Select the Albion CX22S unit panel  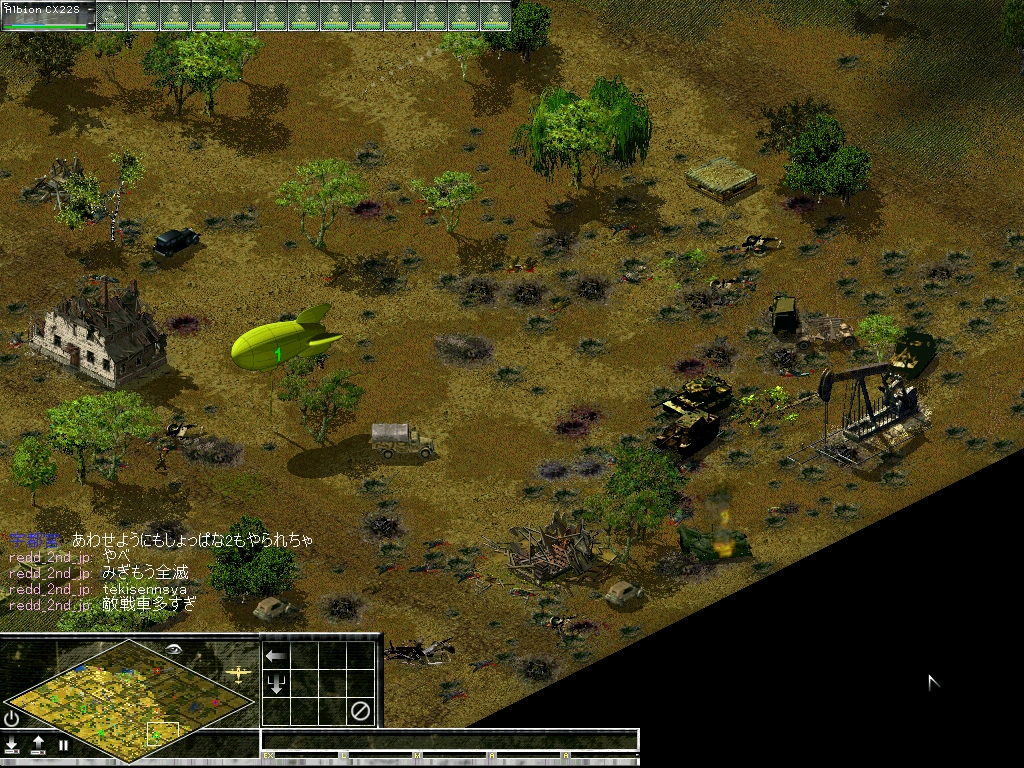click(x=48, y=15)
